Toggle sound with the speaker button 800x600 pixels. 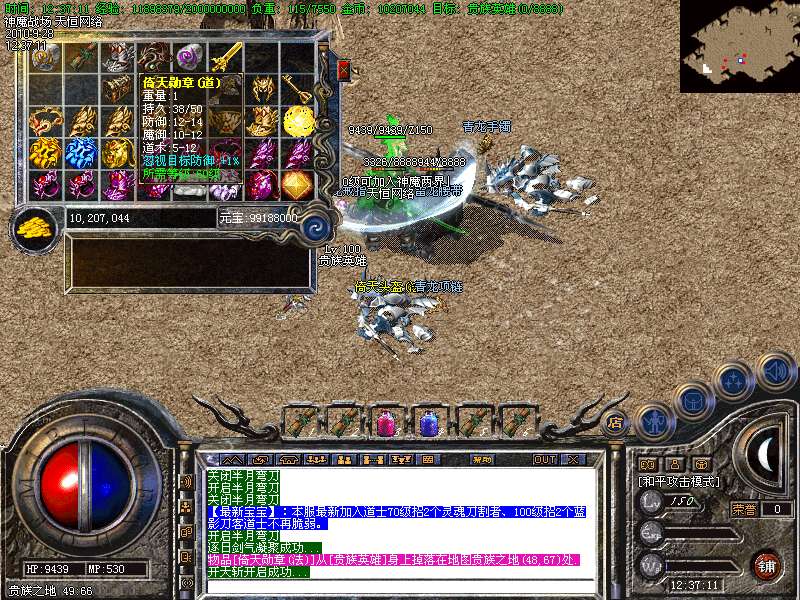[774, 371]
